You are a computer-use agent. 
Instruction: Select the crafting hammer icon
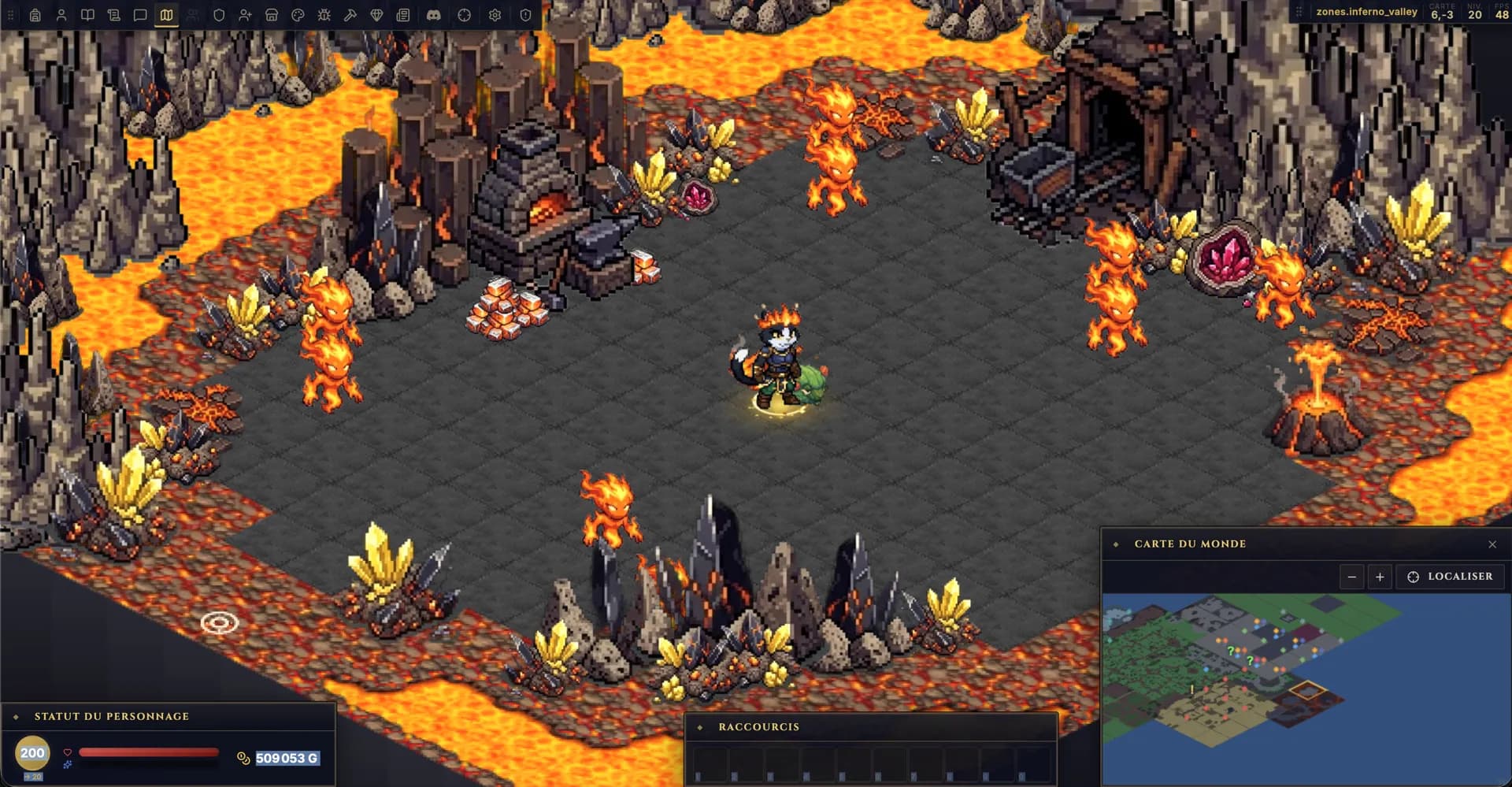(x=350, y=14)
